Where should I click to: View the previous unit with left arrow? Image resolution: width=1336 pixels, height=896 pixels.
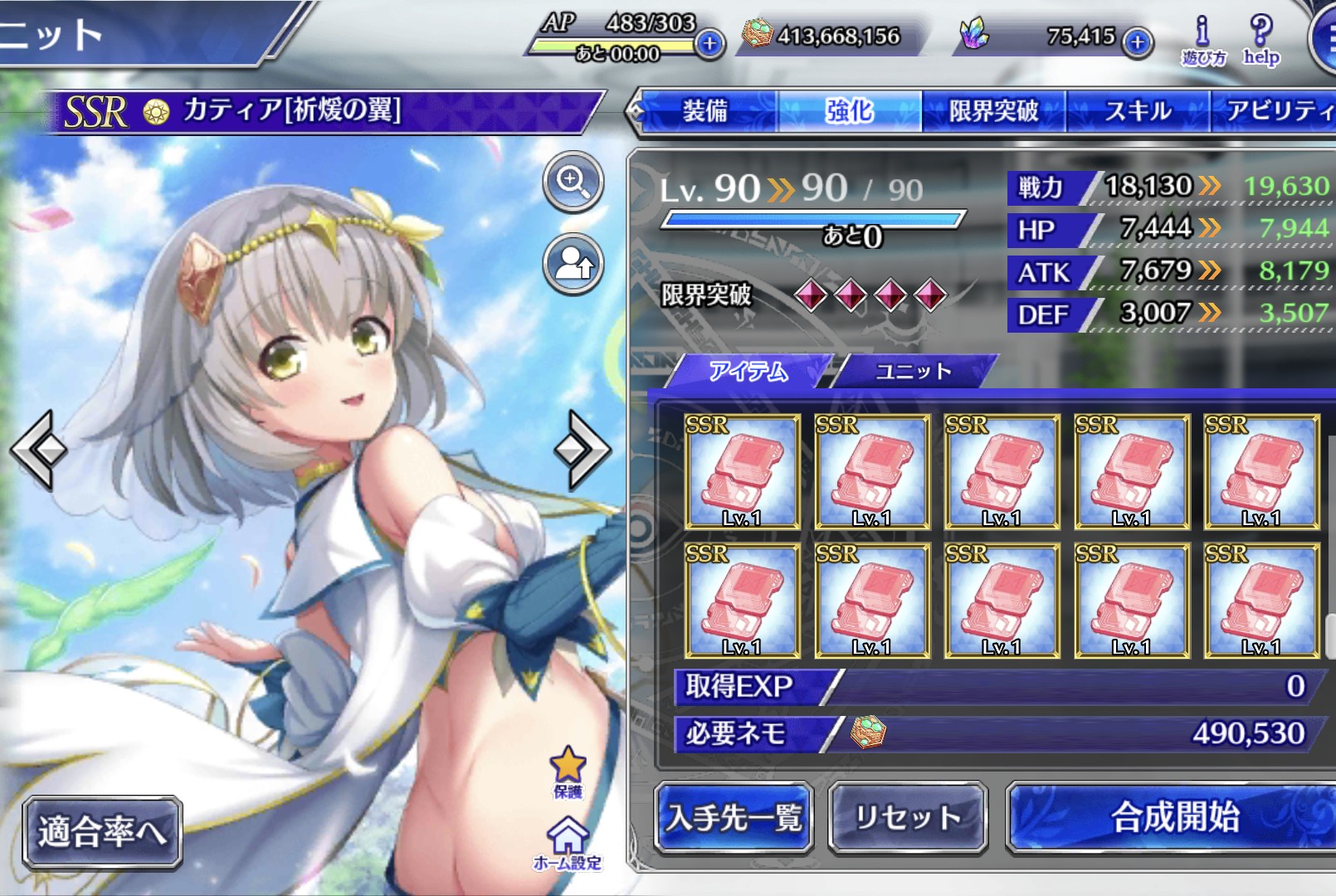(39, 449)
